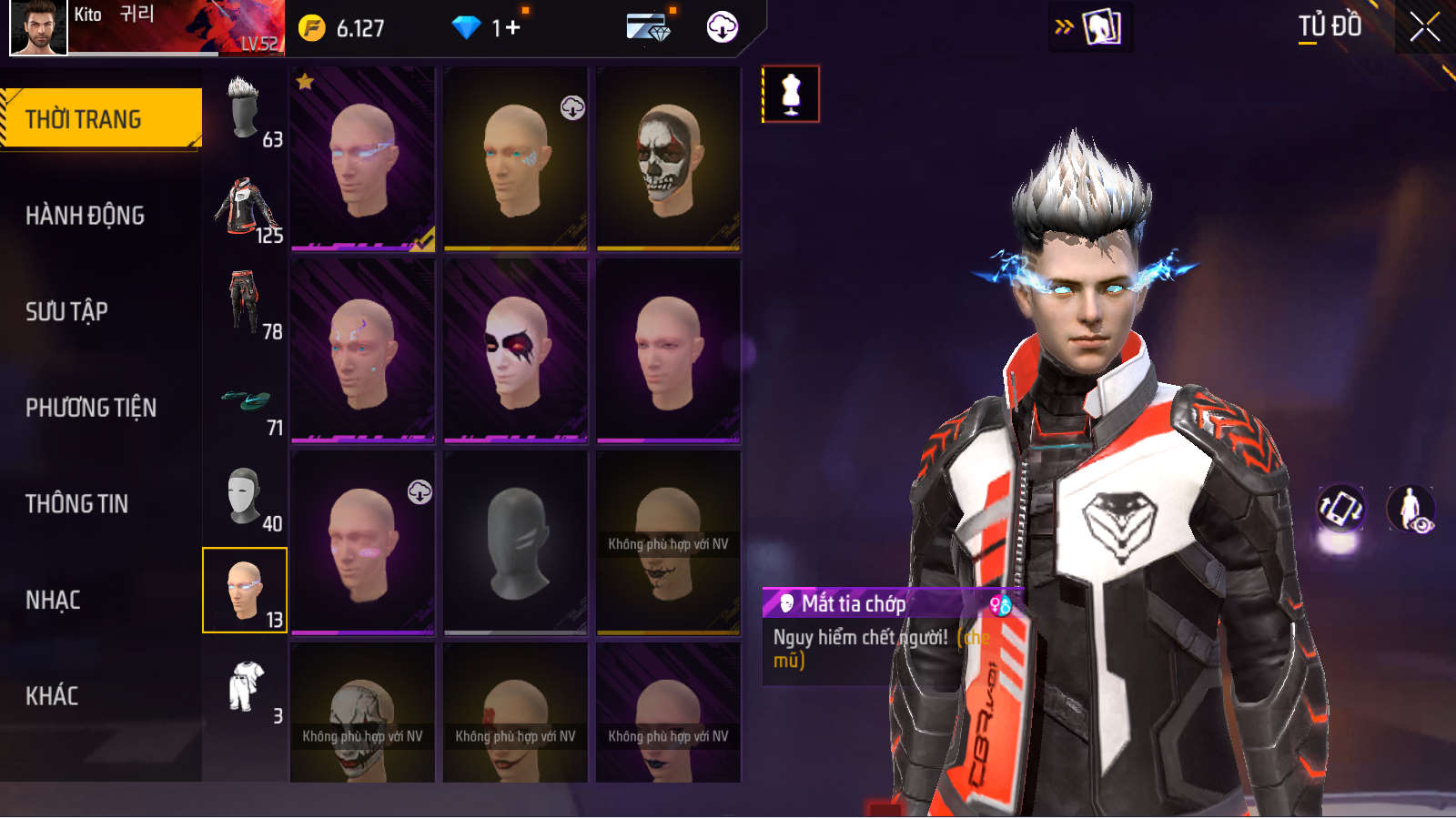Open the Hành Động menu
1456x819 pixels.
point(85,216)
